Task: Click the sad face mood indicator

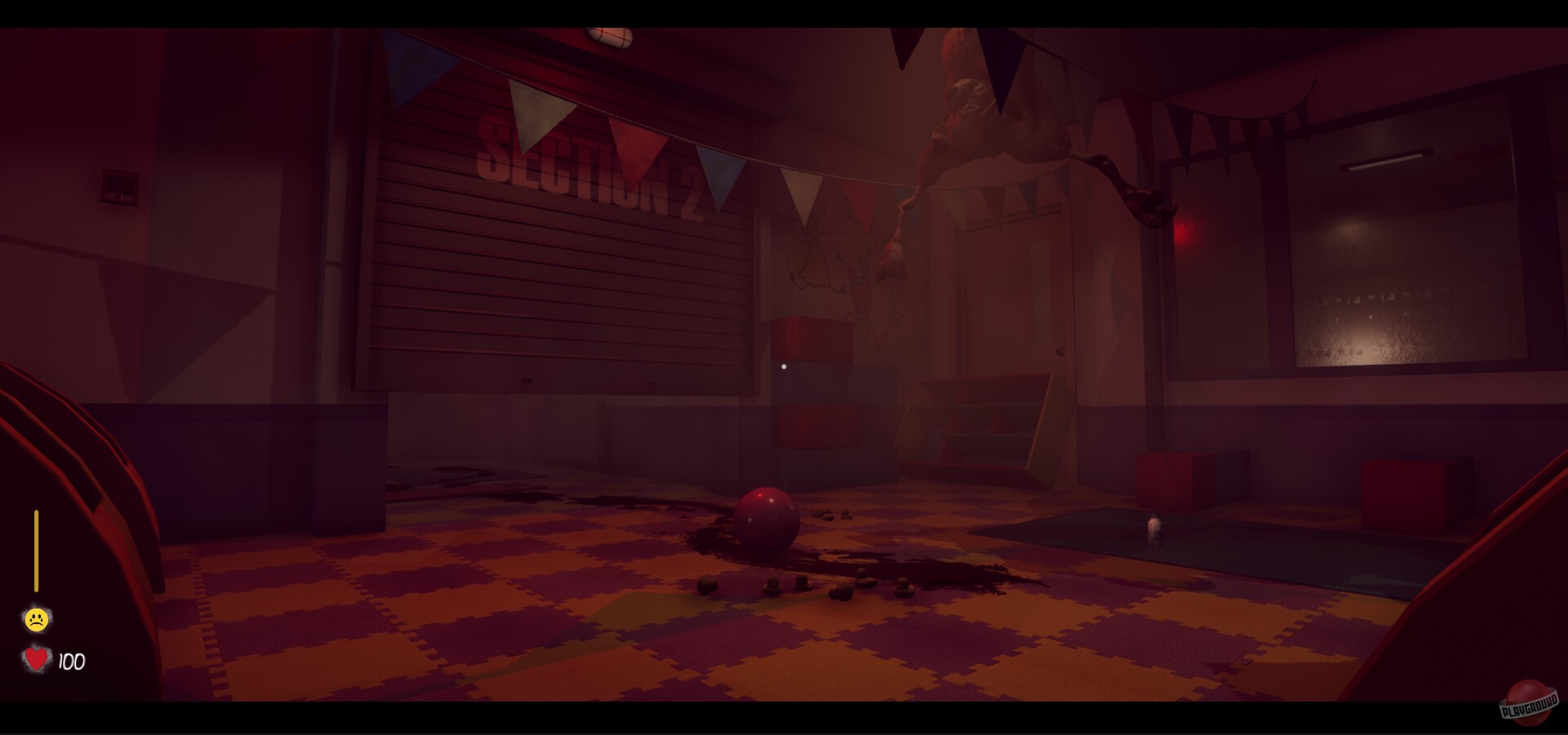Action: [36, 618]
